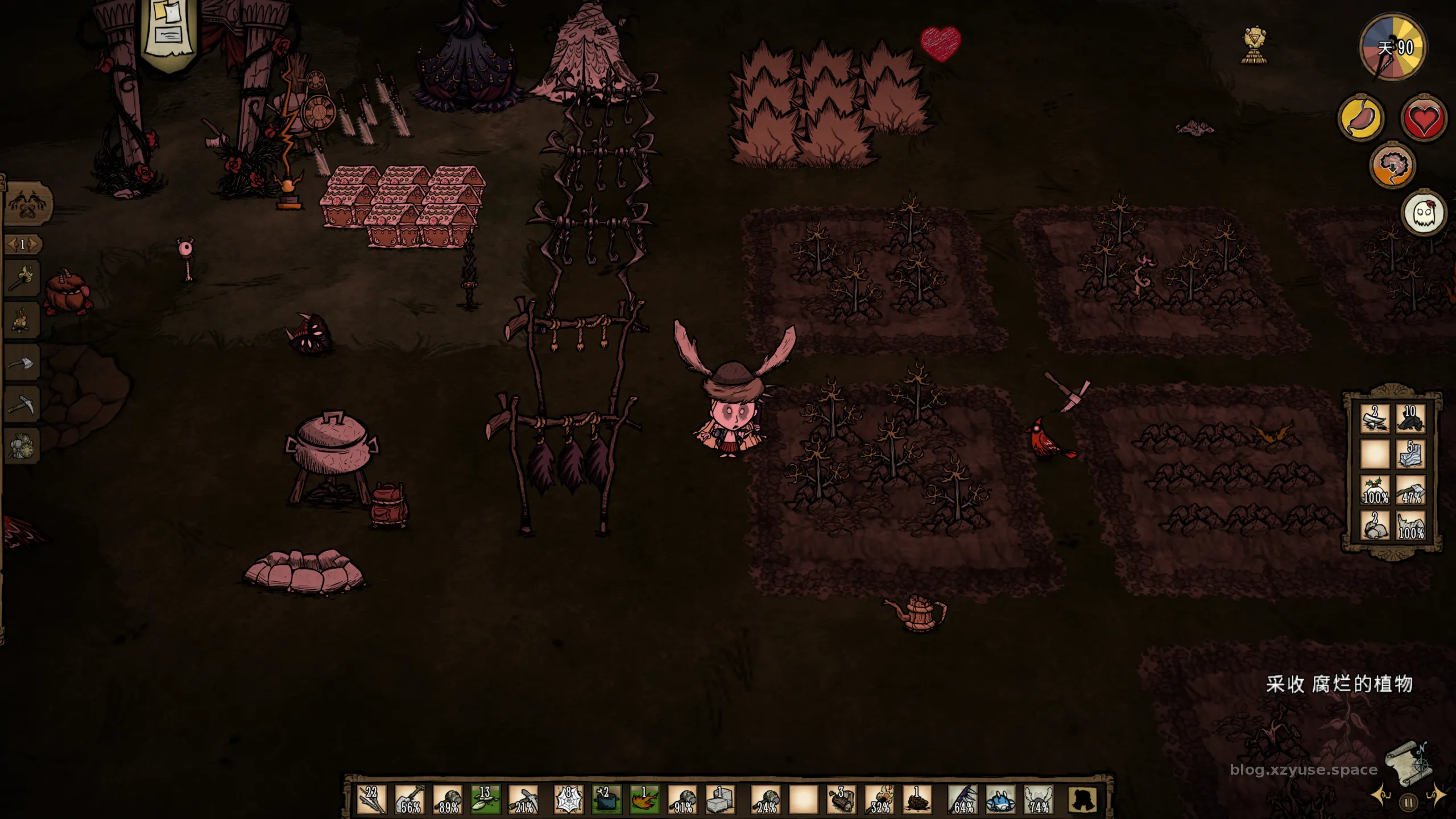Select the stack of three logs
Viewport: 1456px width, 819px height.
click(841, 799)
